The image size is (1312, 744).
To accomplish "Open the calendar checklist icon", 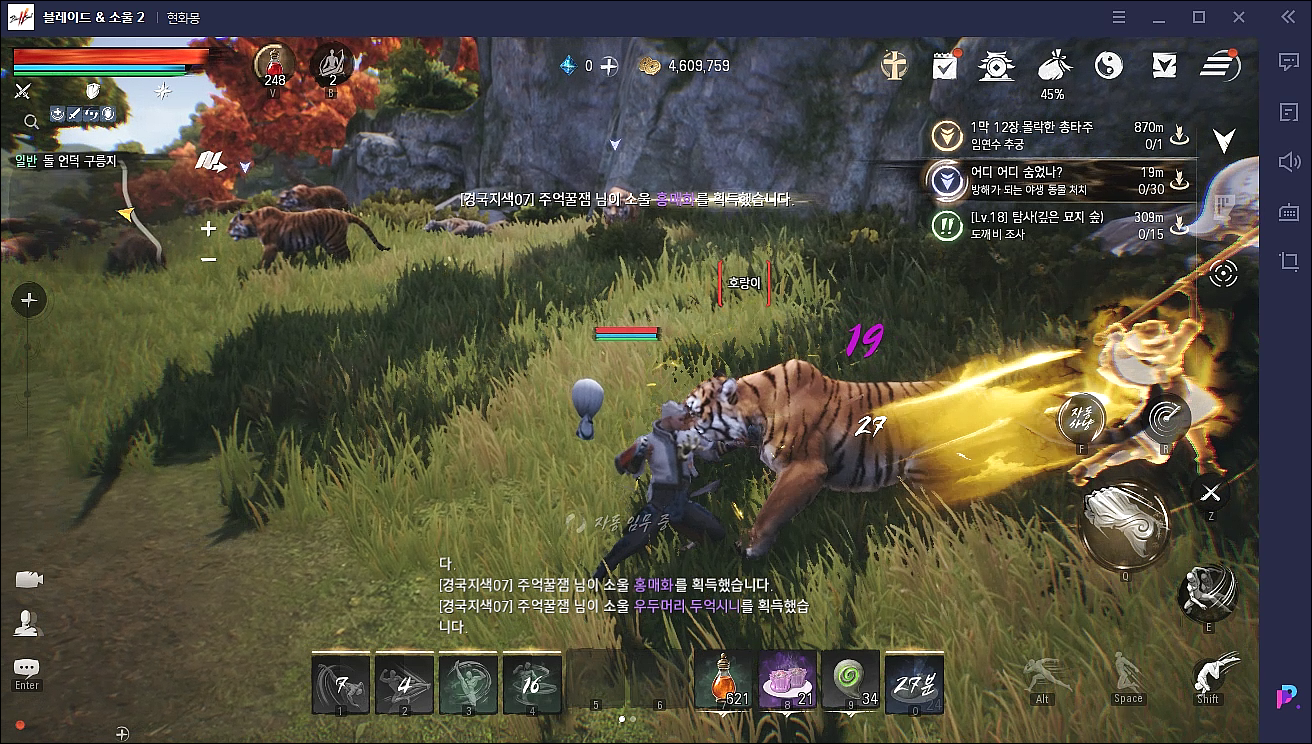I will point(945,66).
